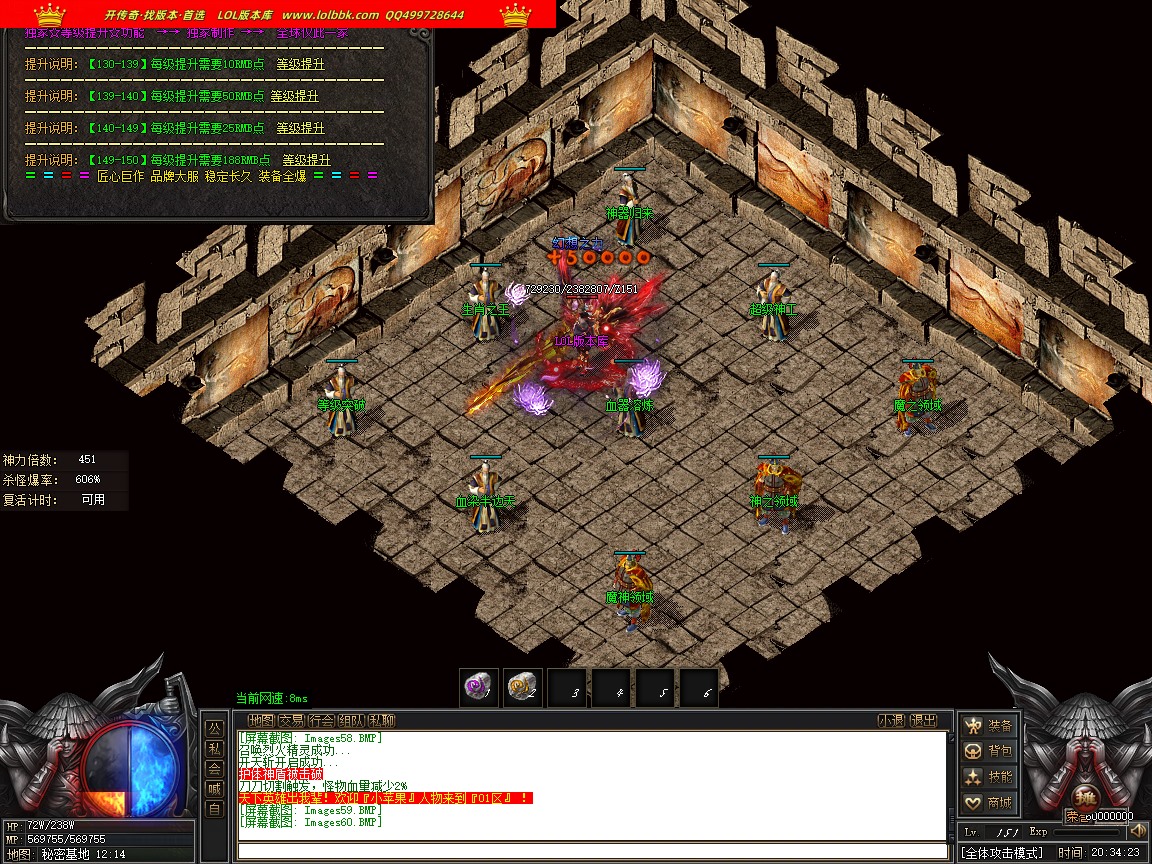Toggle sound with the speaker icon
Viewport: 1152px width, 864px height.
click(1137, 831)
